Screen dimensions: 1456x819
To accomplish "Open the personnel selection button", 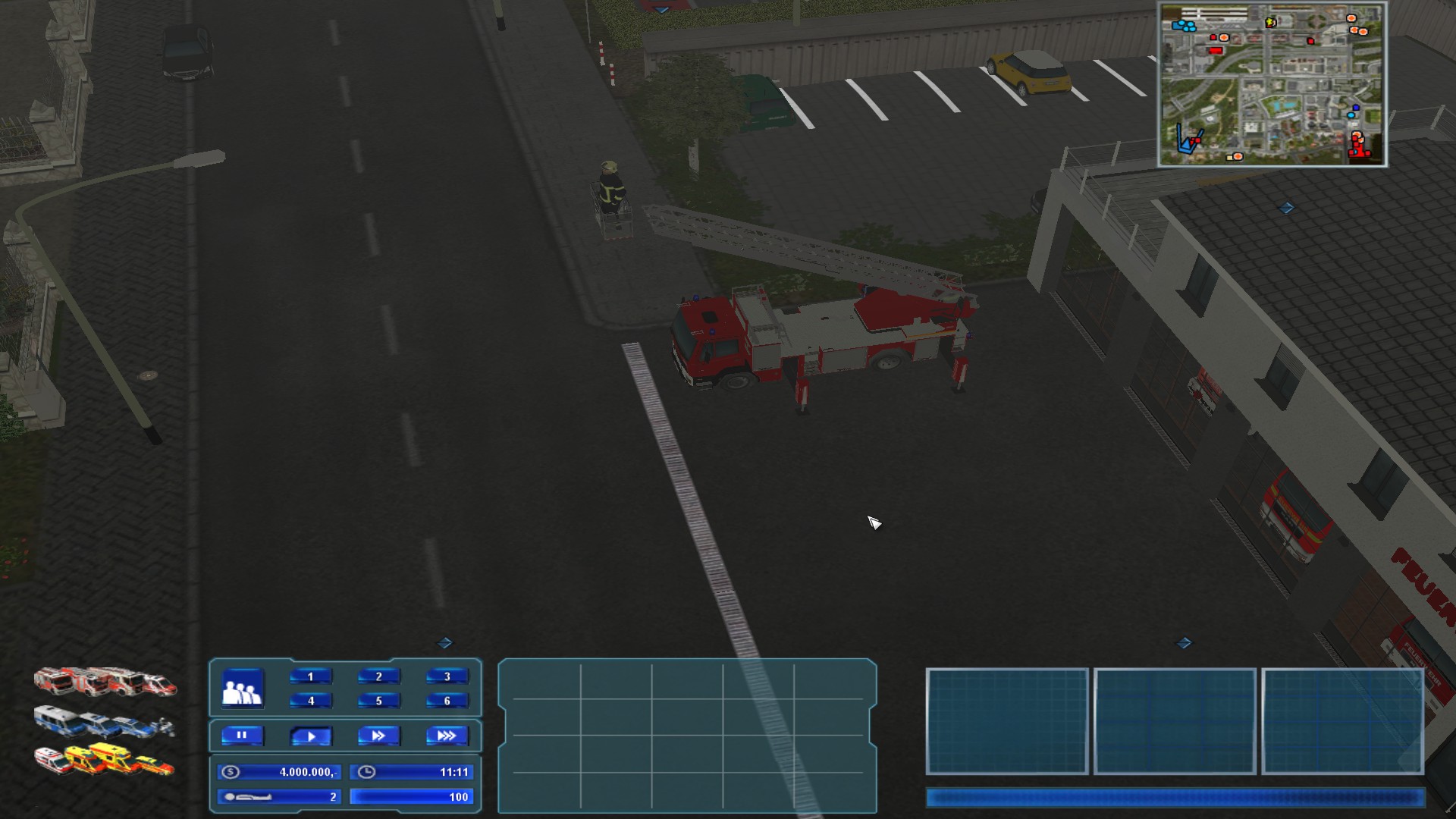I will [243, 689].
